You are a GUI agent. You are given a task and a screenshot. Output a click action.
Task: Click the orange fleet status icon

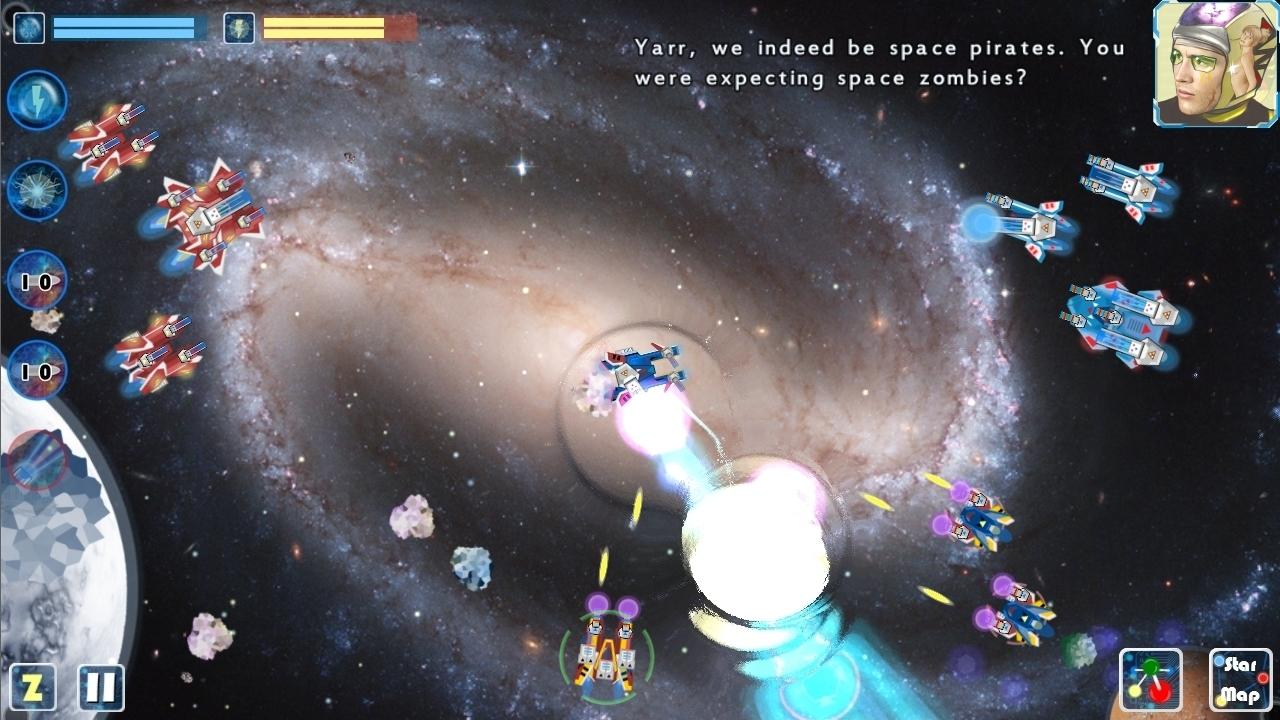pos(240,27)
